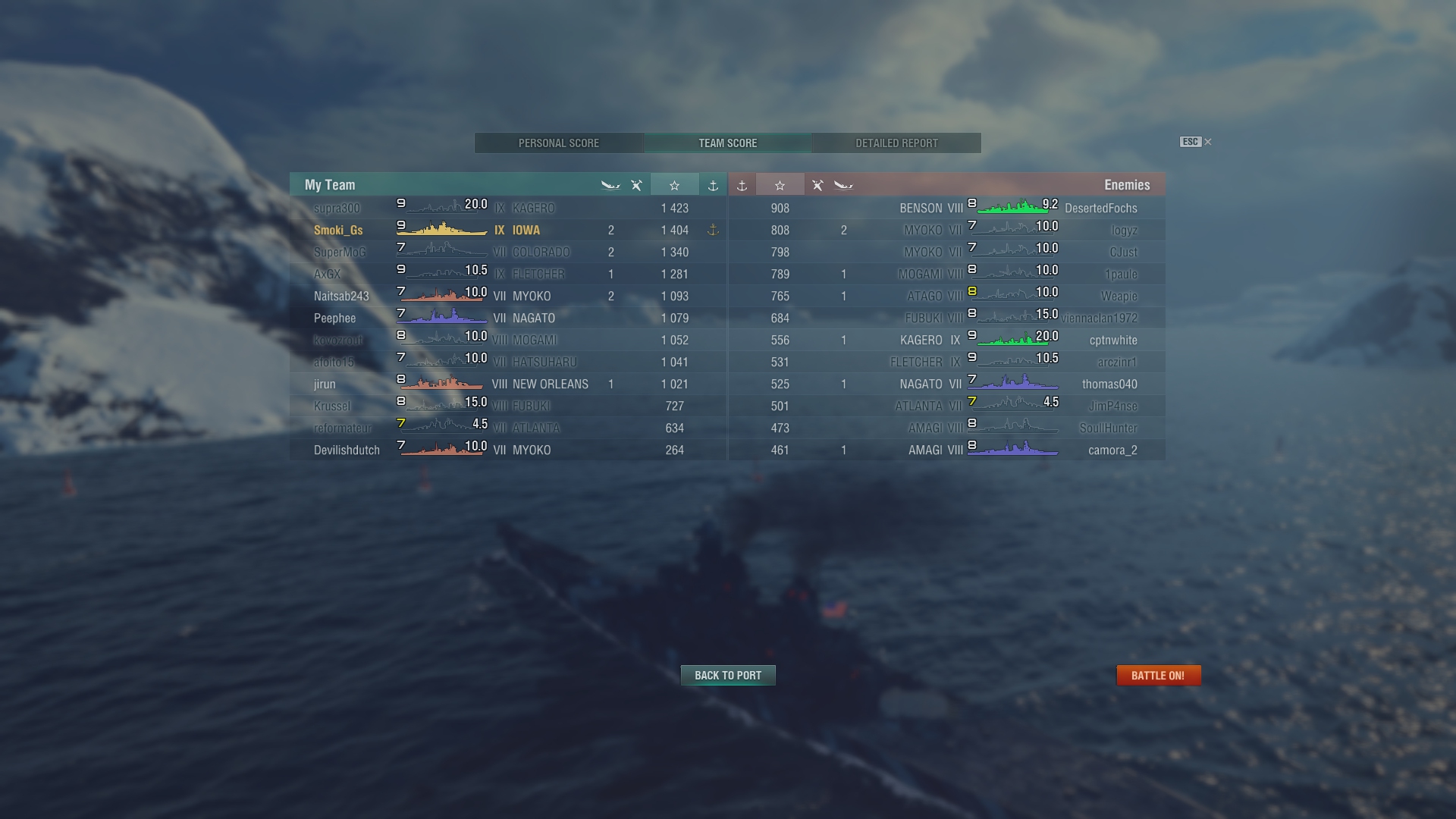Close the results screen with the X
The height and width of the screenshot is (819, 1456).
pyautogui.click(x=1208, y=142)
